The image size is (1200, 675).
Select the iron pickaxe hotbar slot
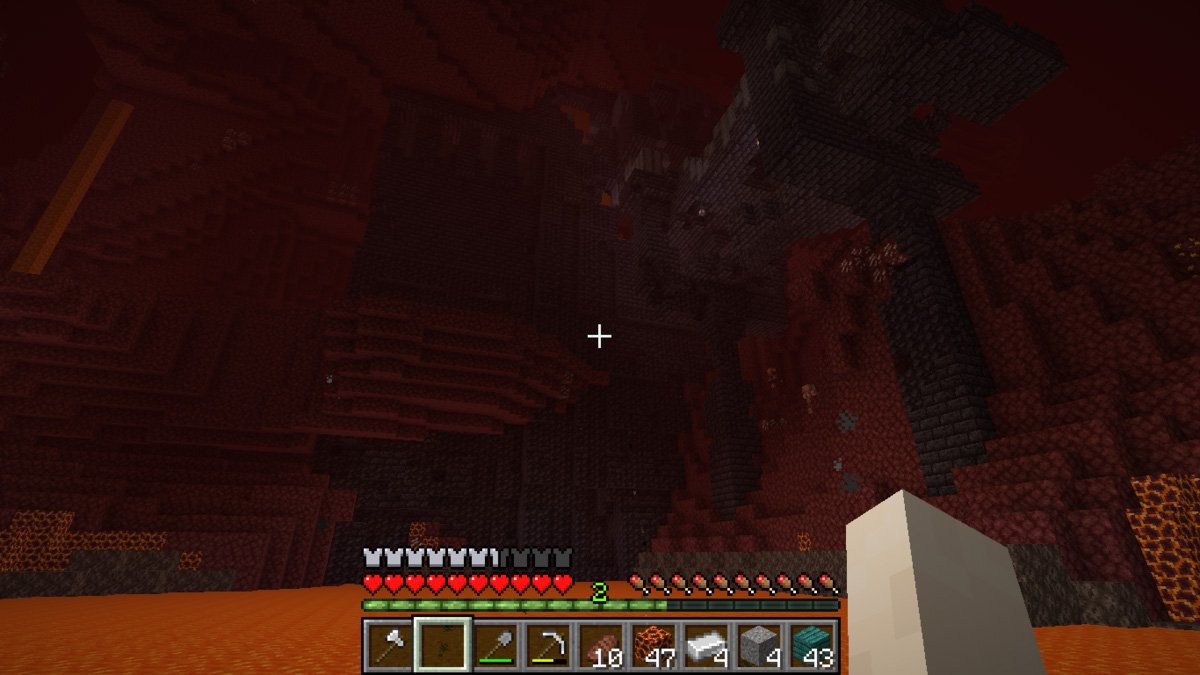547,645
